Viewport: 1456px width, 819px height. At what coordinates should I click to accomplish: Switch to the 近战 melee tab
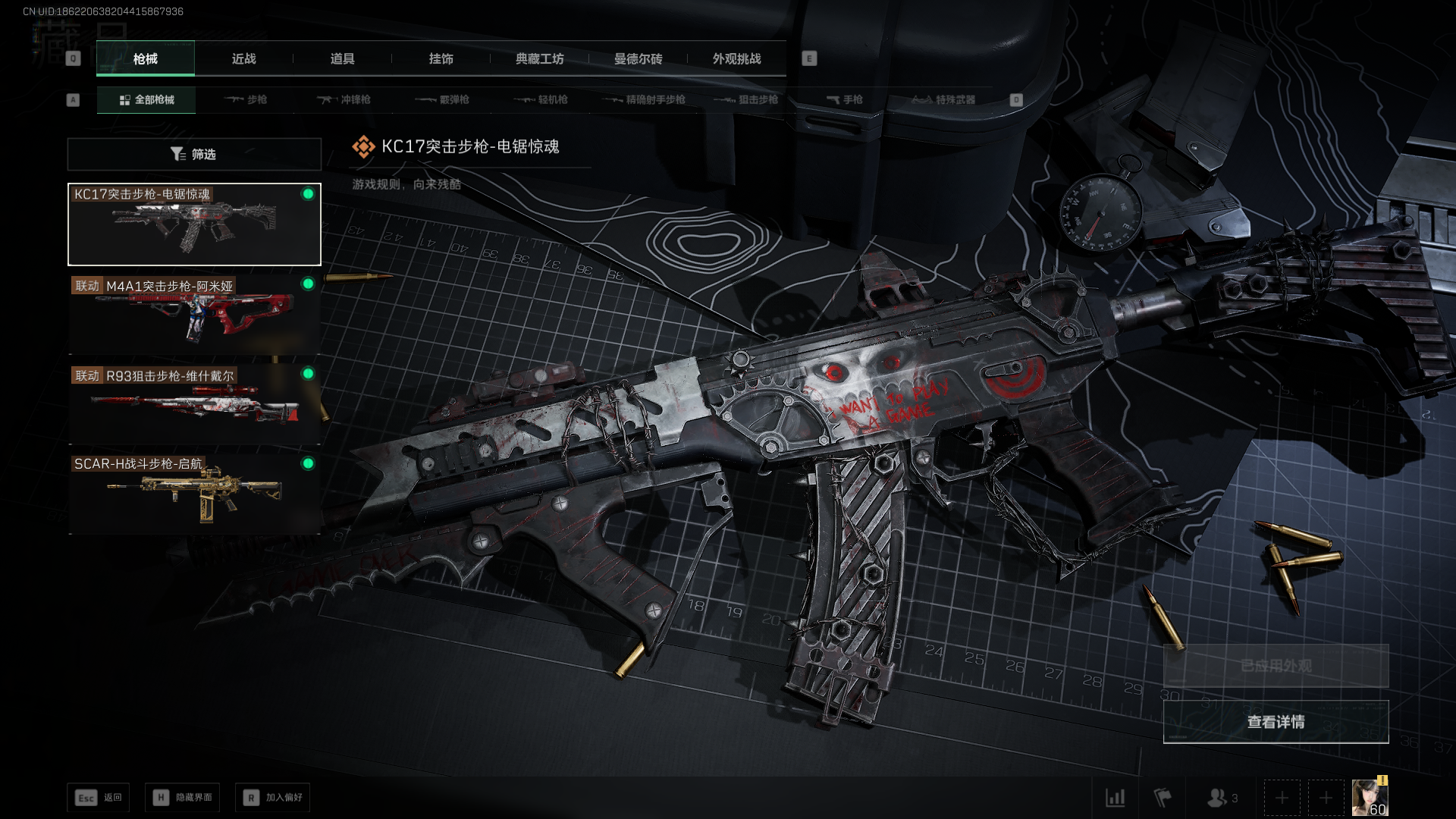pos(243,58)
